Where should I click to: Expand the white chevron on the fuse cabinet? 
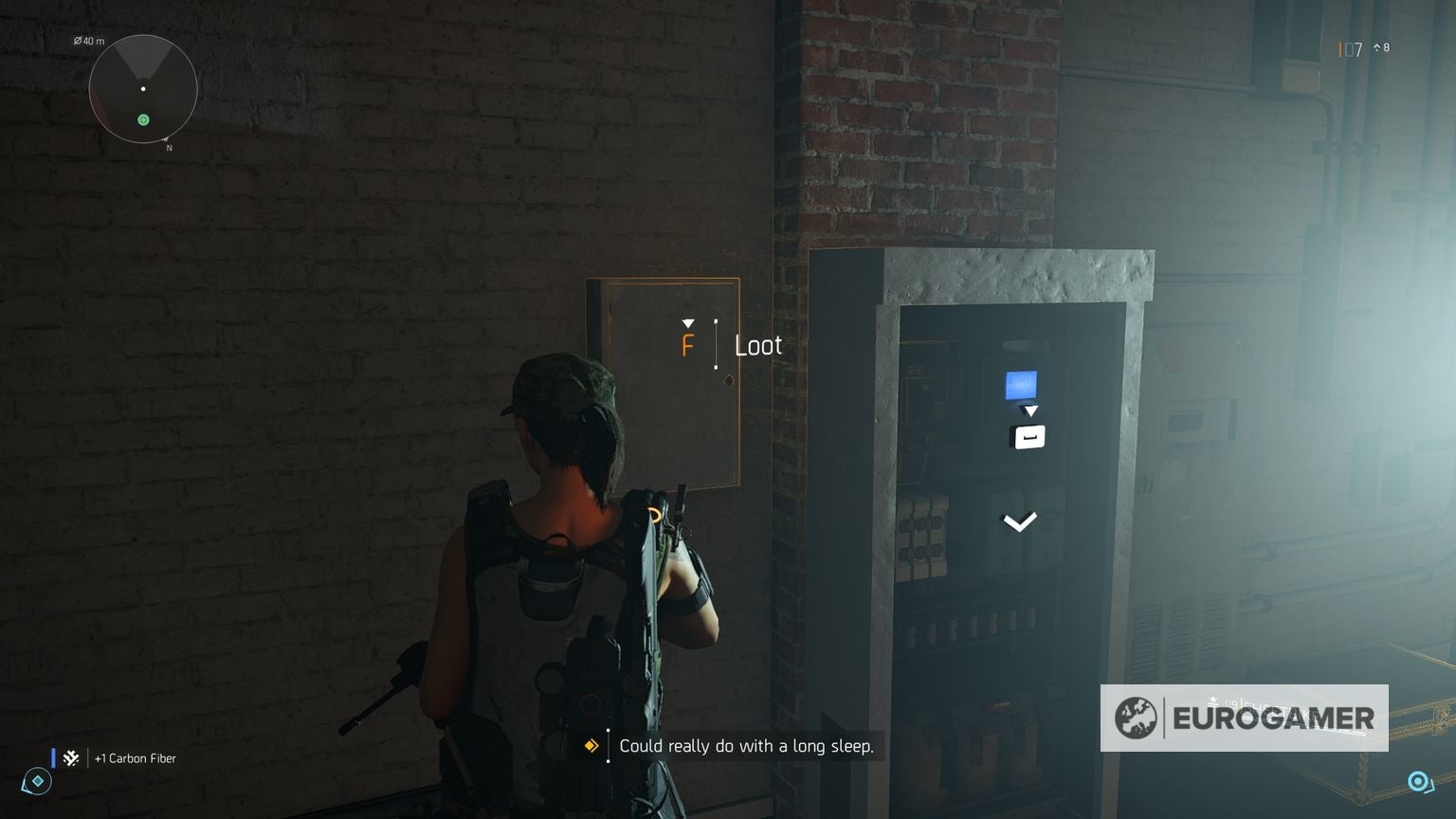click(1019, 520)
